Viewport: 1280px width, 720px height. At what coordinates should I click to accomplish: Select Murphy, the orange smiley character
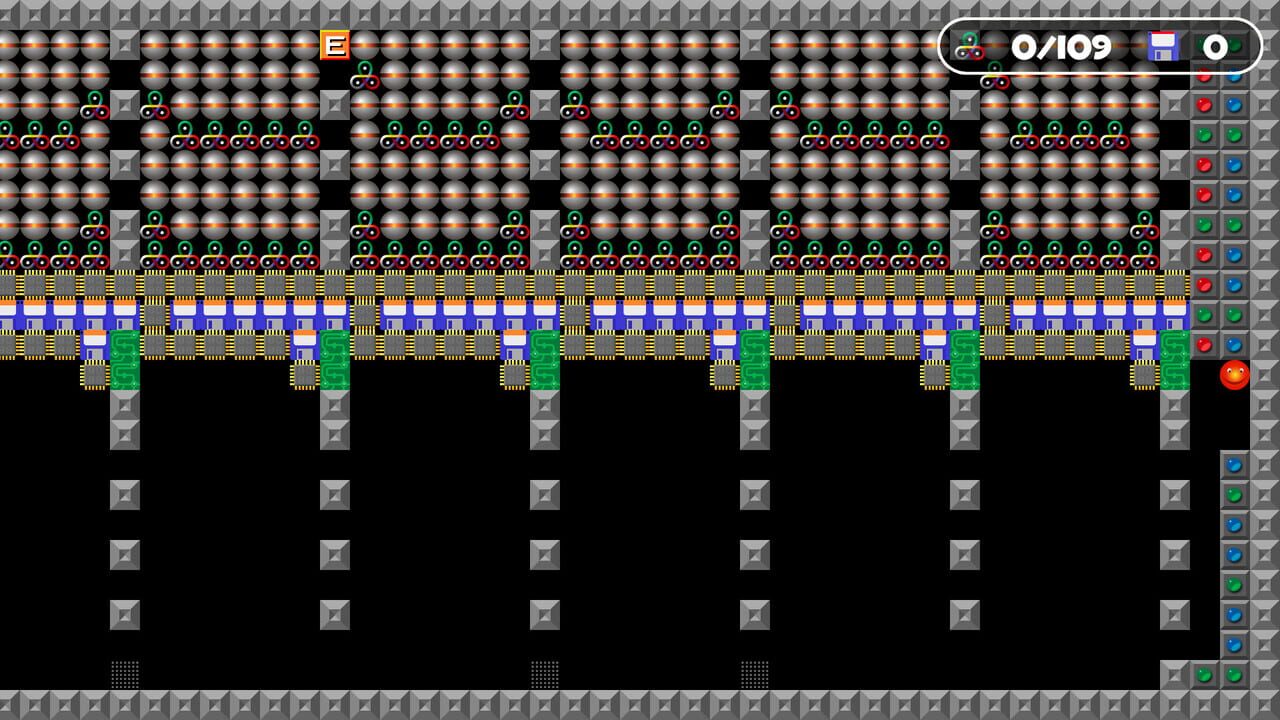click(1235, 376)
